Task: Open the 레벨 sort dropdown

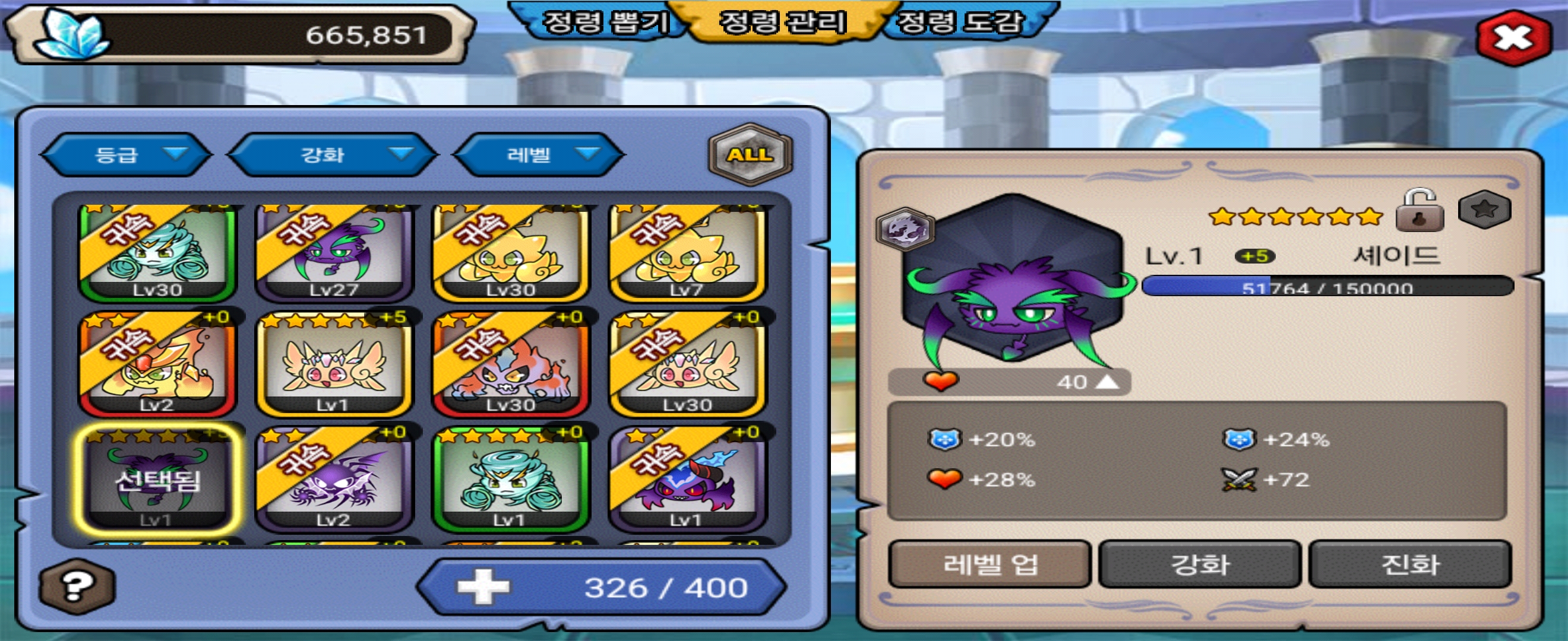Action: 539,154
